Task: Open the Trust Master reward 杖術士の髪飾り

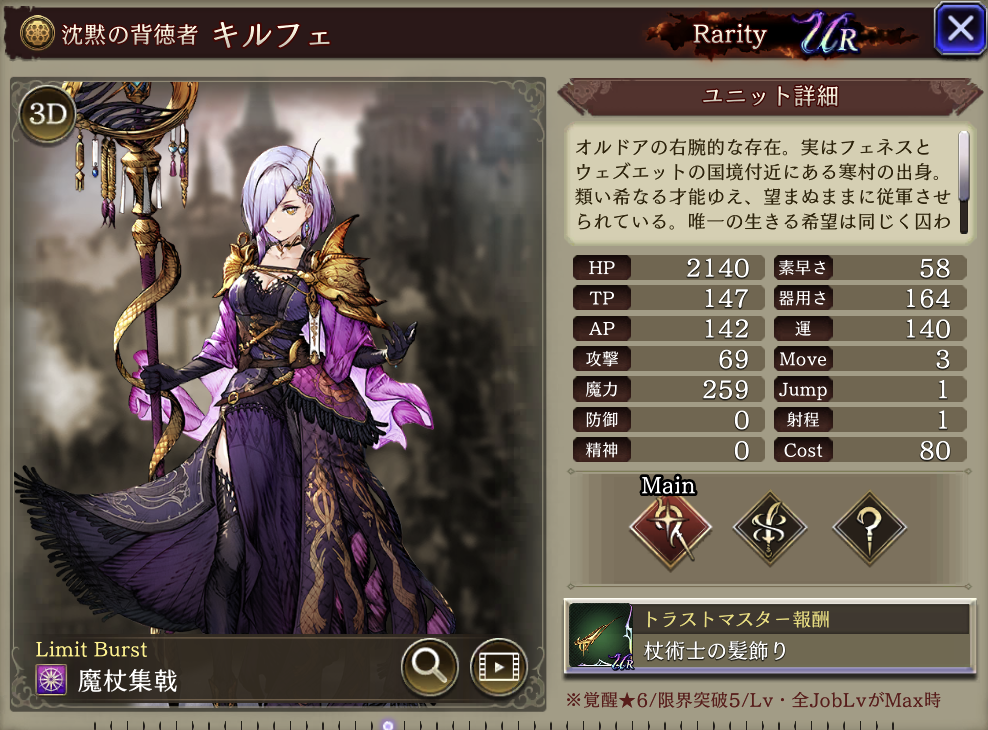Action: pyautogui.click(x=768, y=636)
